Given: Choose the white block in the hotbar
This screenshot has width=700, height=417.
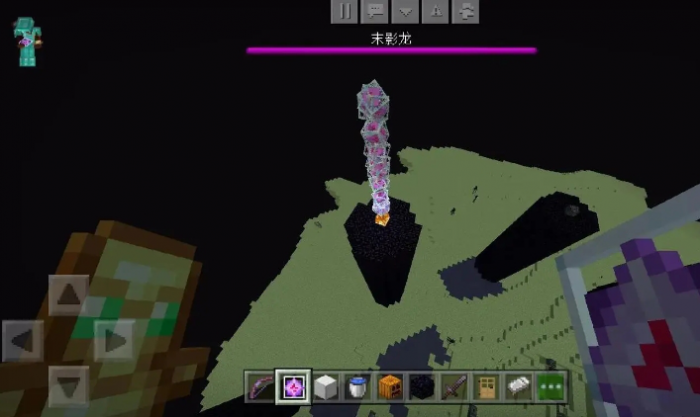Looking at the screenshot, I should pos(326,386).
